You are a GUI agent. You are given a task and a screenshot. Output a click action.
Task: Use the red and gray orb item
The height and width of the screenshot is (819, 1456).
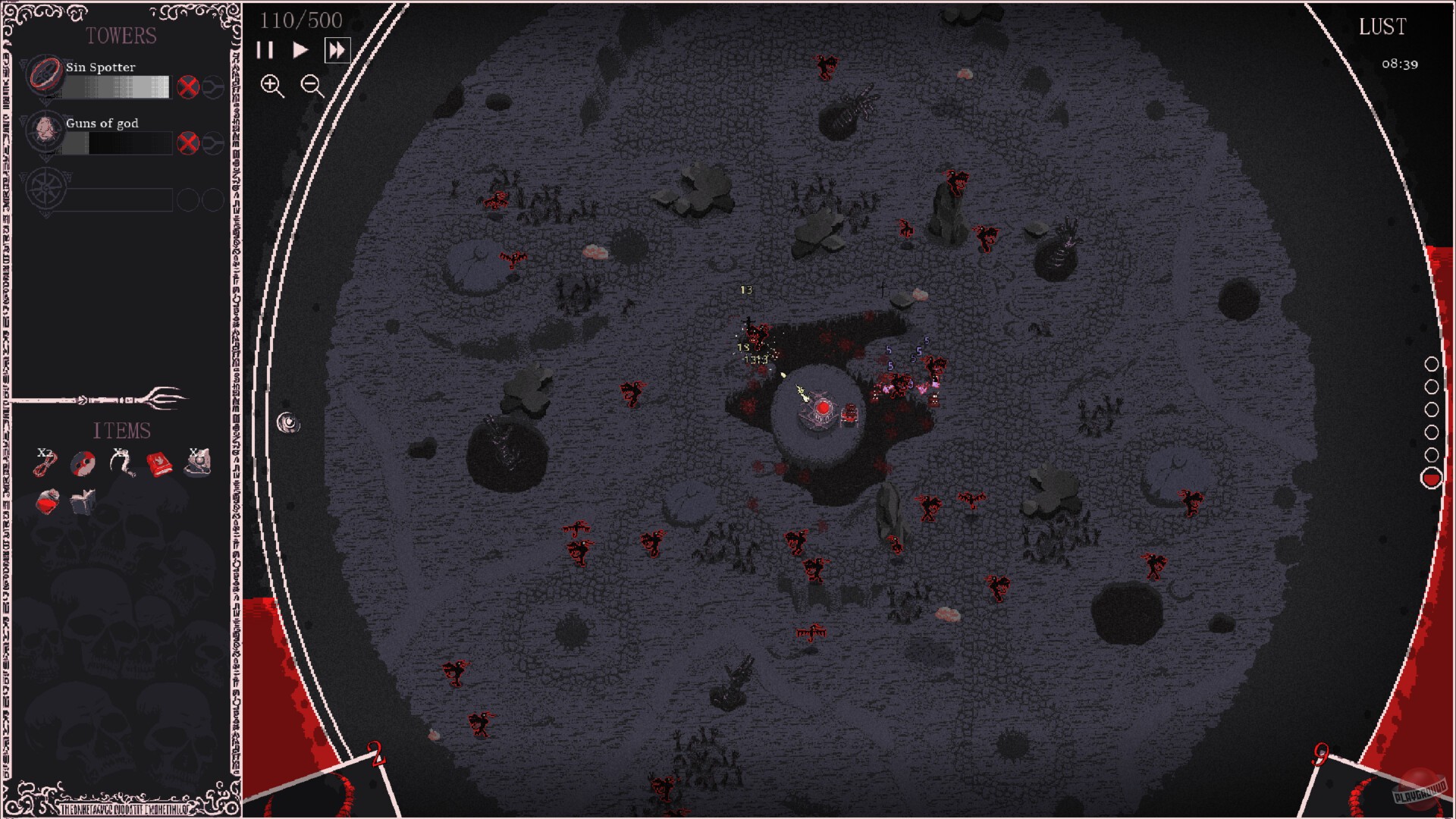[x=83, y=463]
